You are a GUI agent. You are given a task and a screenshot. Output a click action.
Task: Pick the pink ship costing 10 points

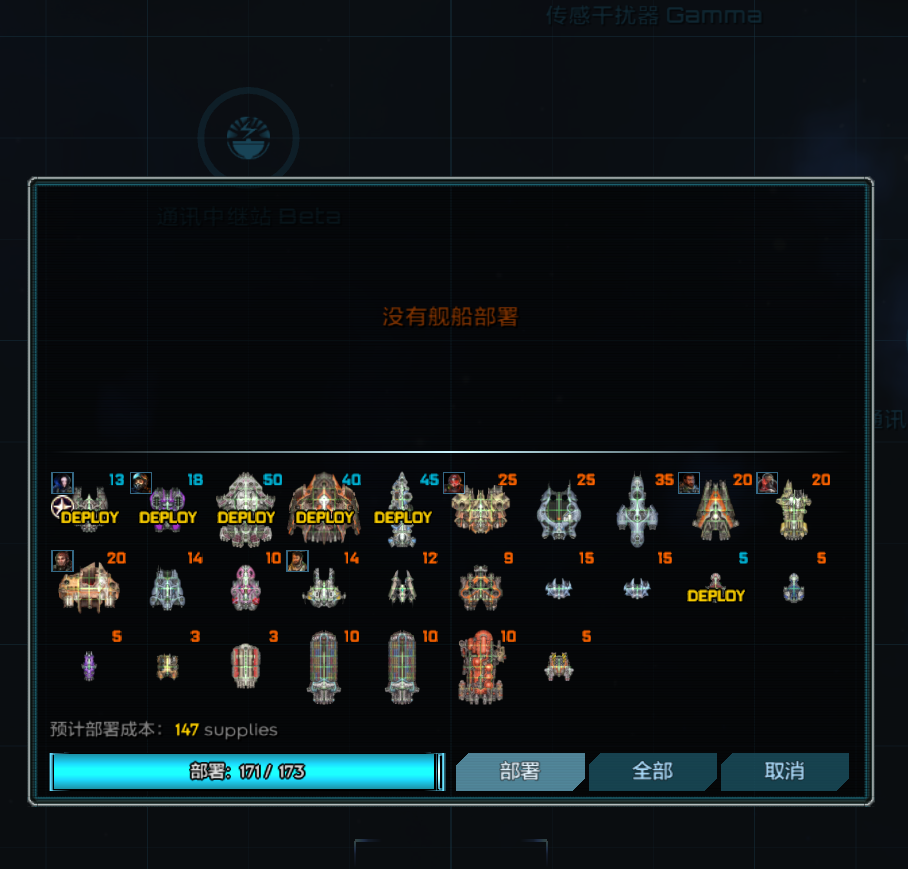[x=246, y=588]
